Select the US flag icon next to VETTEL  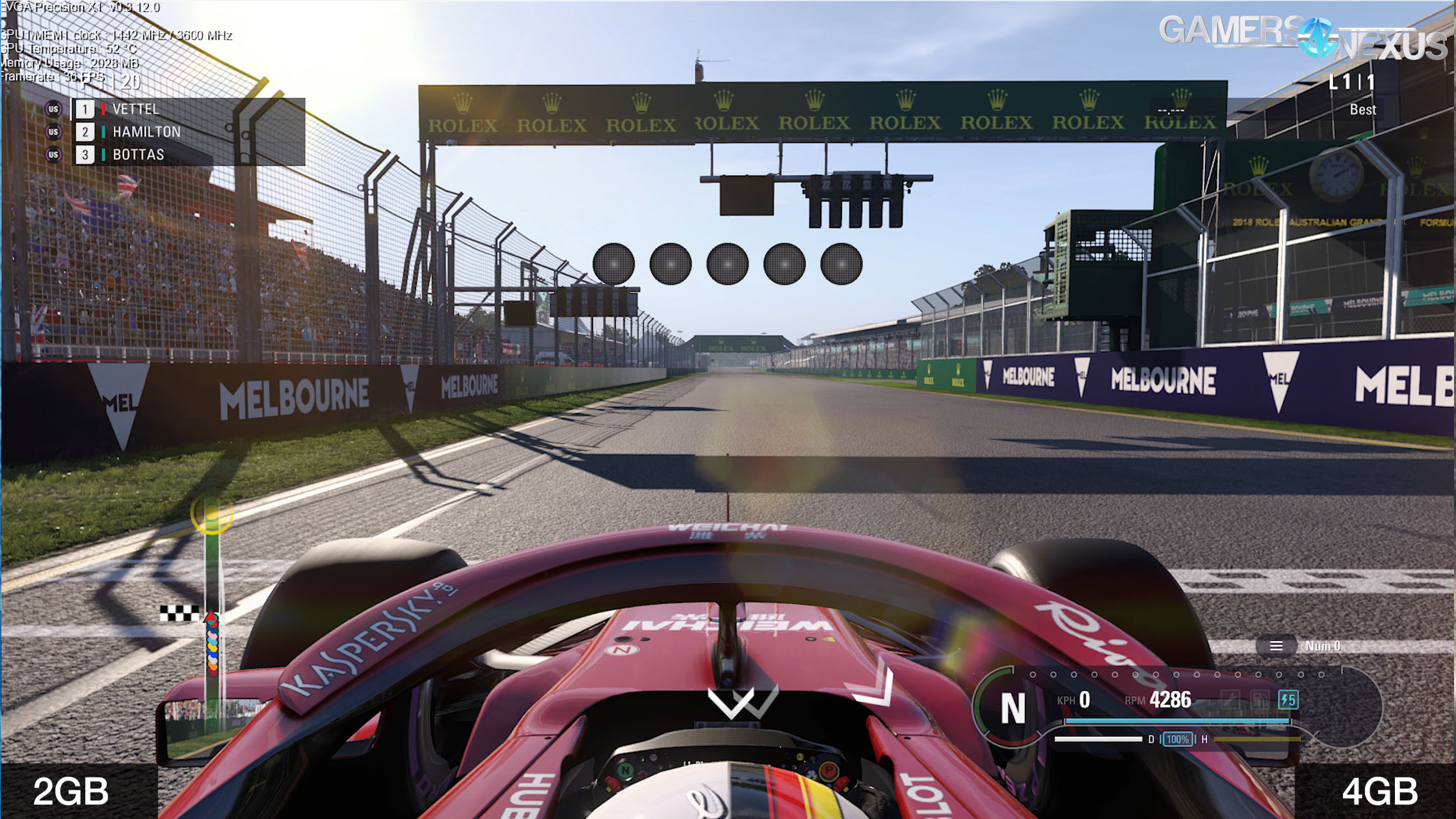tap(54, 109)
